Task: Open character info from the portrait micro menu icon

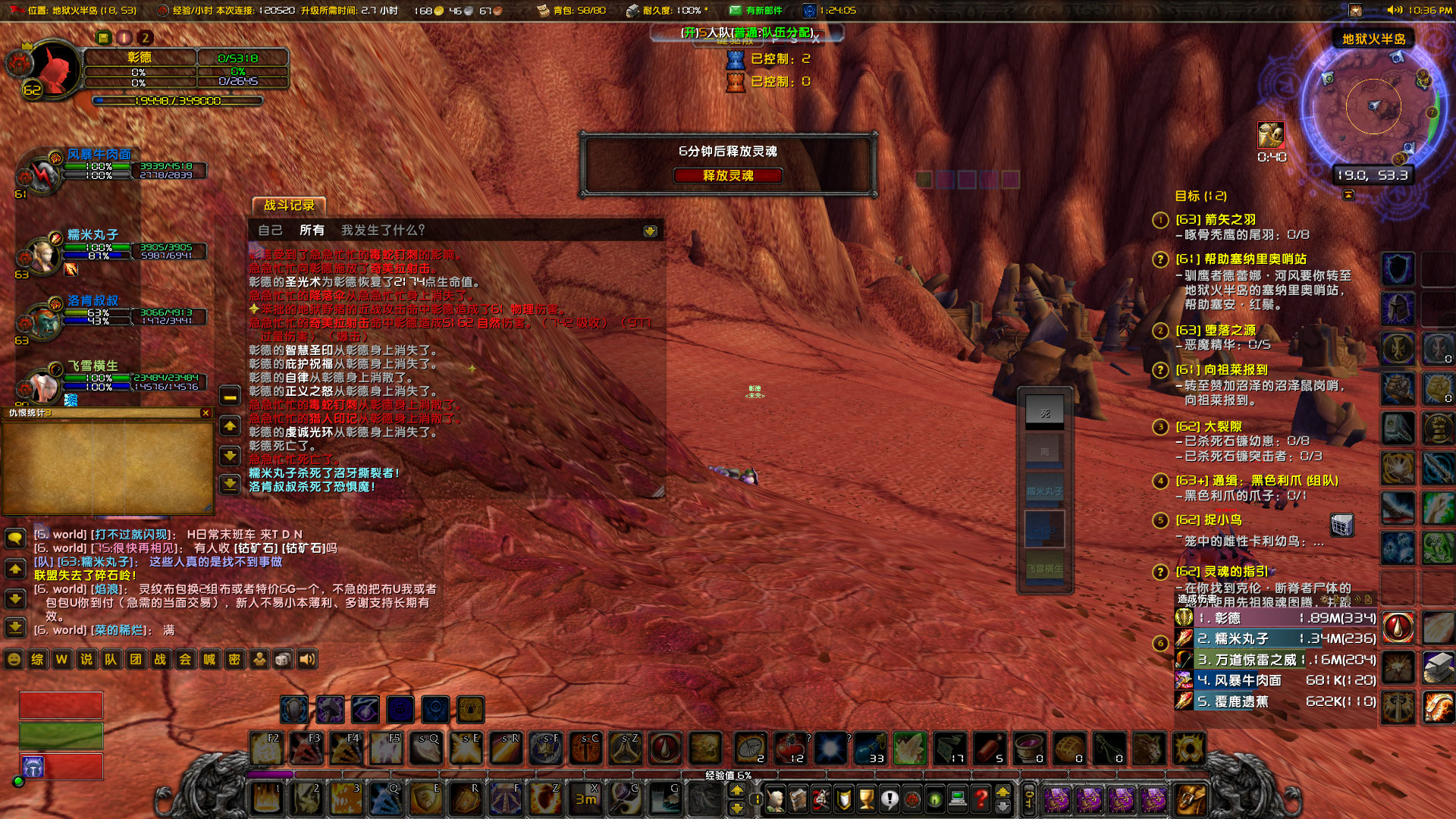Action: coord(775,800)
